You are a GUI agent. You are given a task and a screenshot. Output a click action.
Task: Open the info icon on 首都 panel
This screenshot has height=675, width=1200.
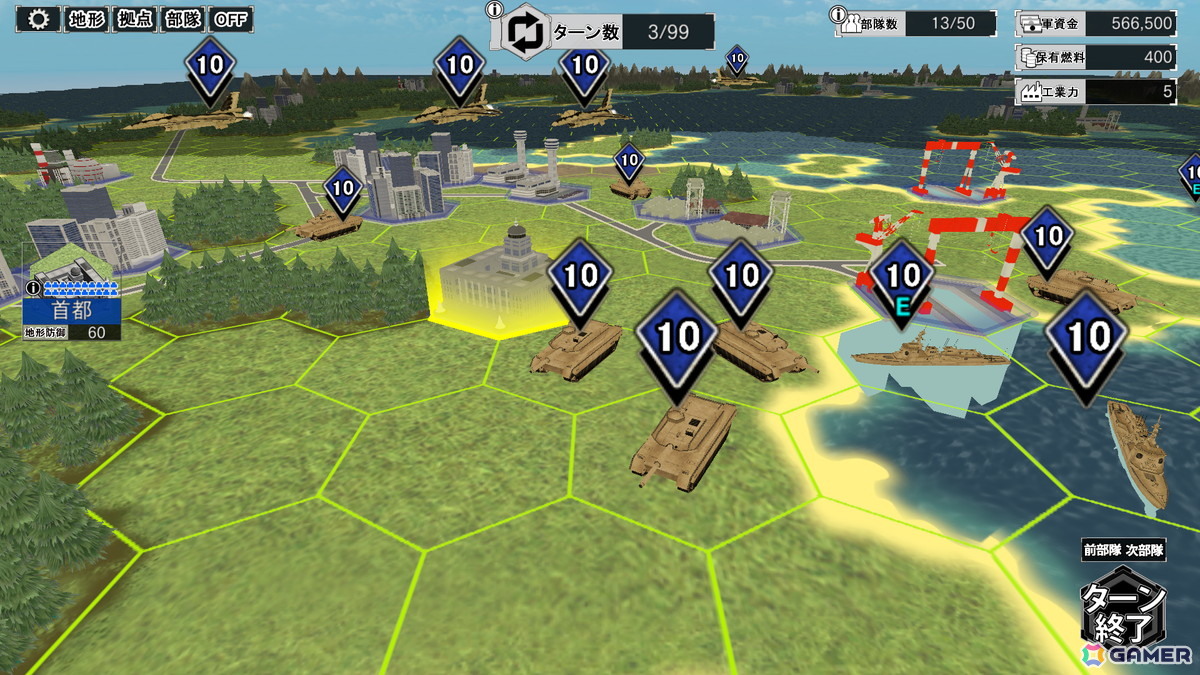click(x=33, y=288)
